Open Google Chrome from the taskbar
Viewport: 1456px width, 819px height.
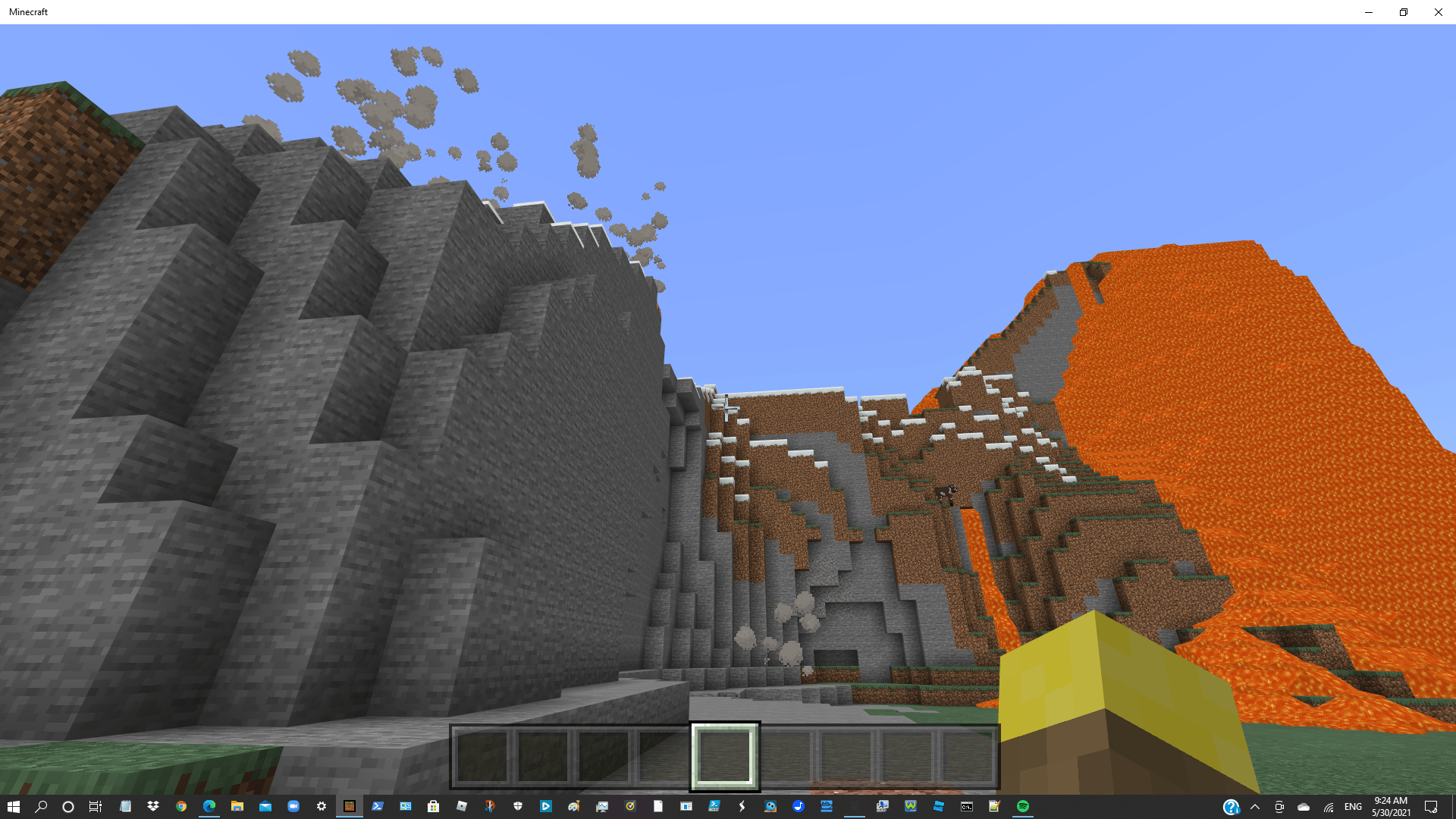[x=181, y=806]
